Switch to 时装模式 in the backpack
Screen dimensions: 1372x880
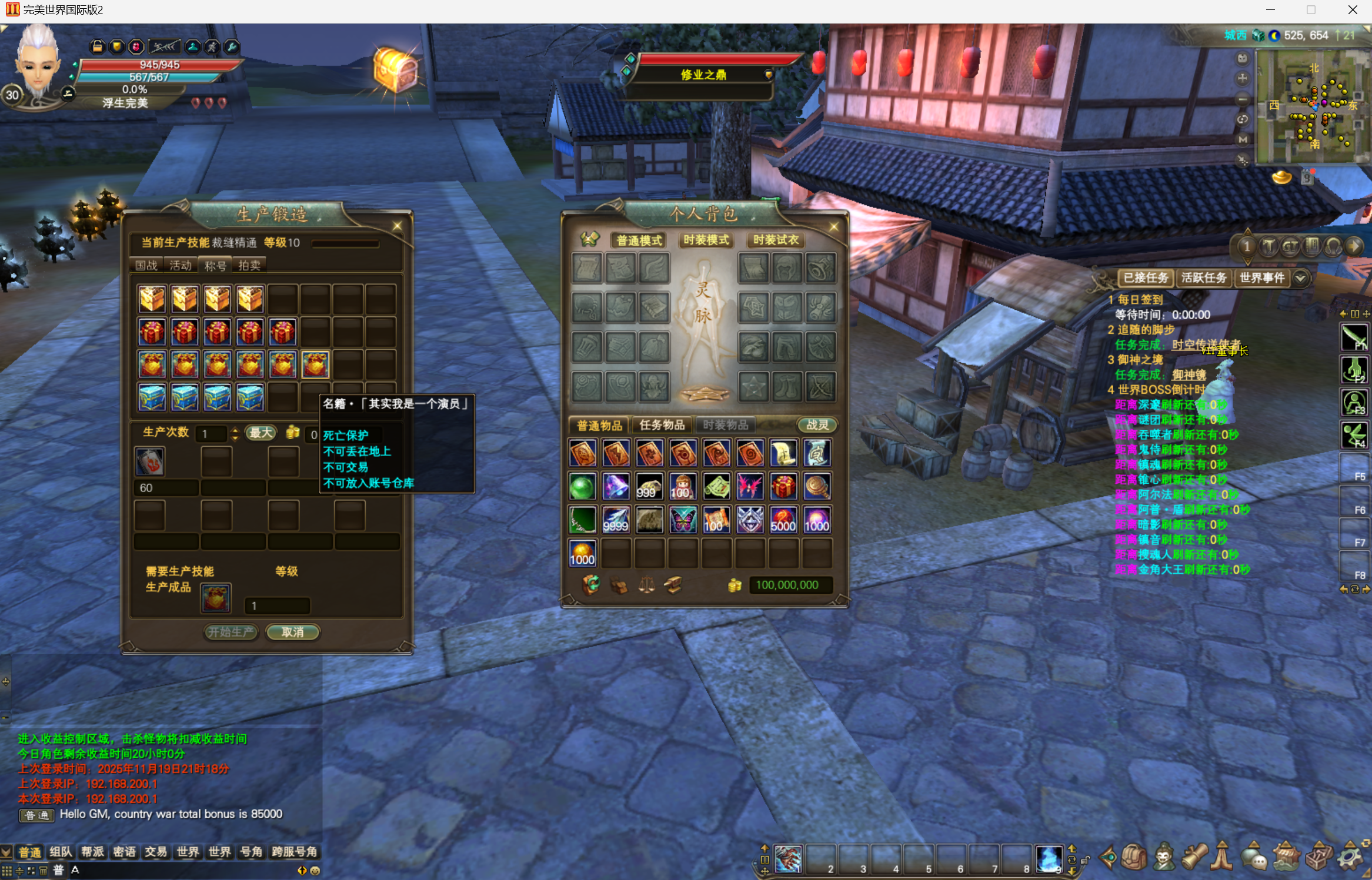pos(706,240)
